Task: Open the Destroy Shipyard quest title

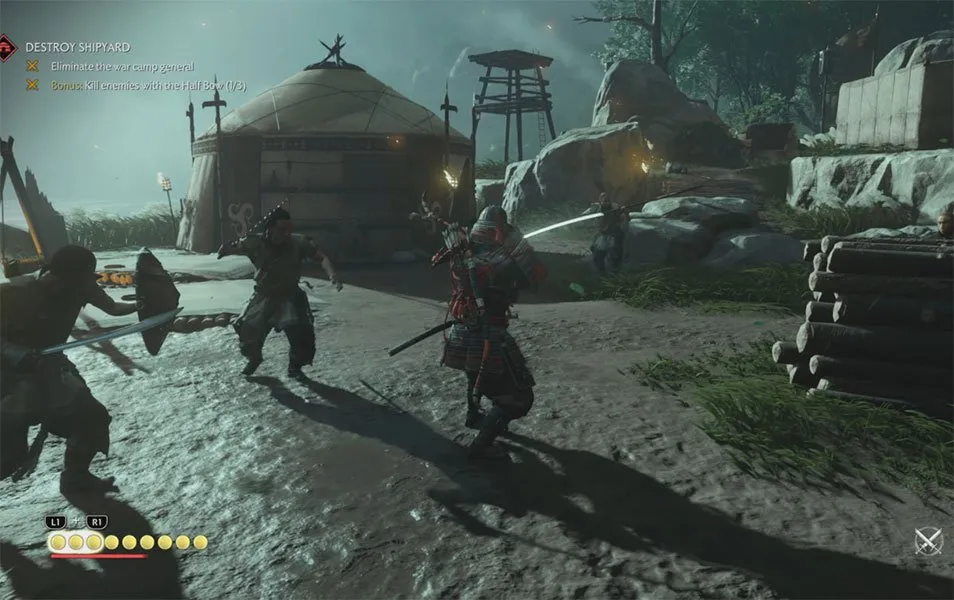Action: (77, 47)
